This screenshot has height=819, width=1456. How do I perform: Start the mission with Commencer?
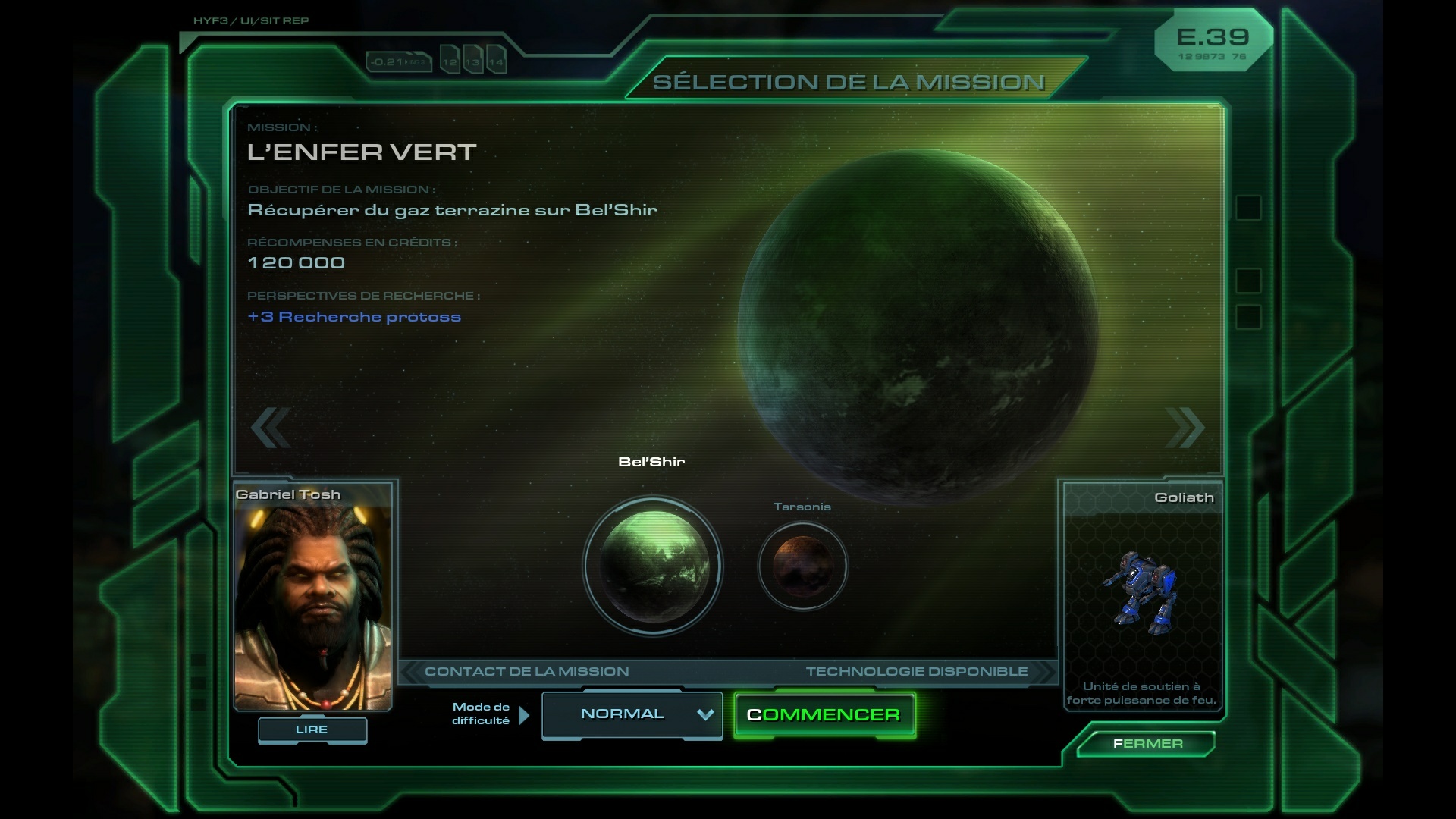pos(824,715)
